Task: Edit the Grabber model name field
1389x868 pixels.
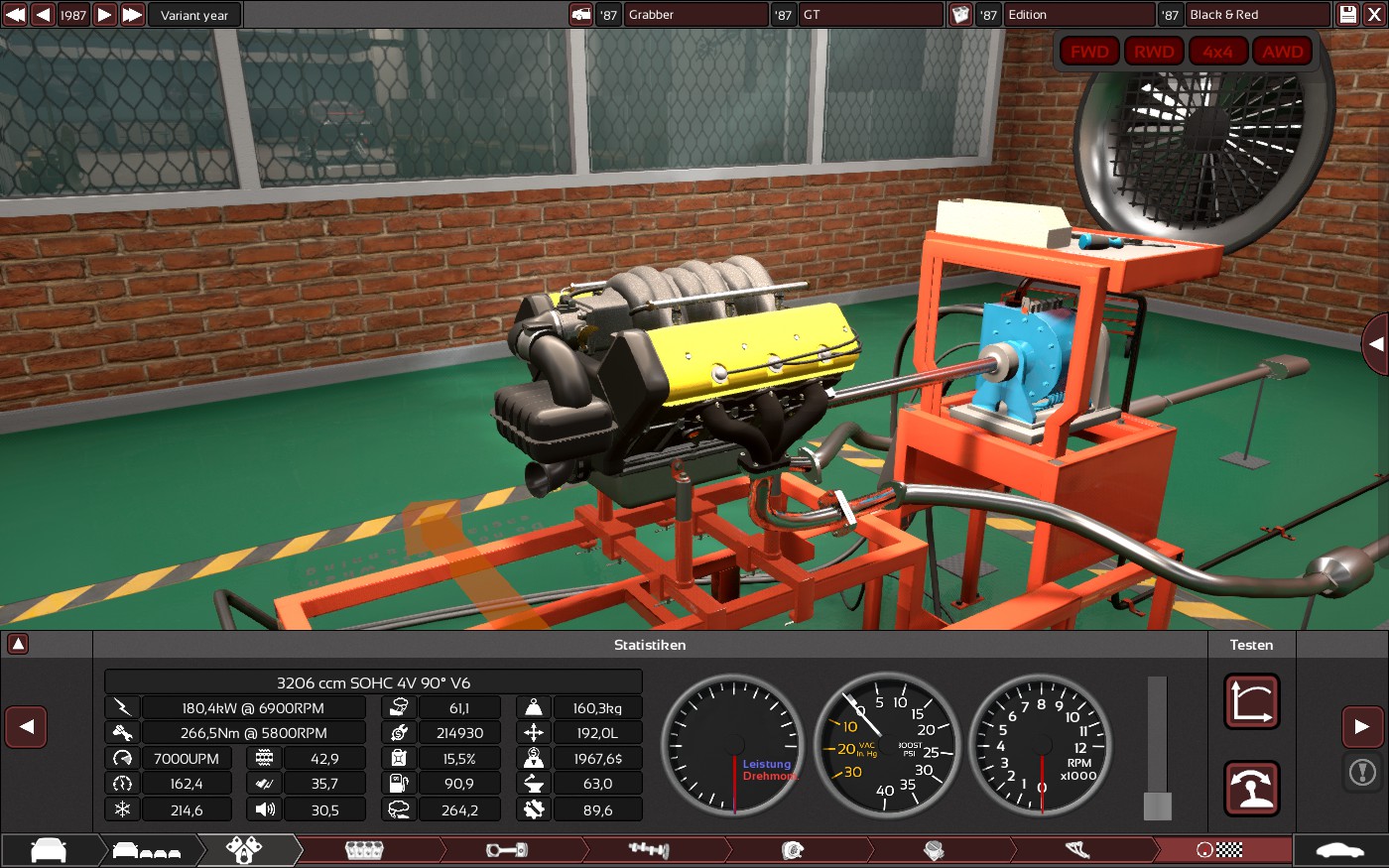Action: click(x=694, y=15)
